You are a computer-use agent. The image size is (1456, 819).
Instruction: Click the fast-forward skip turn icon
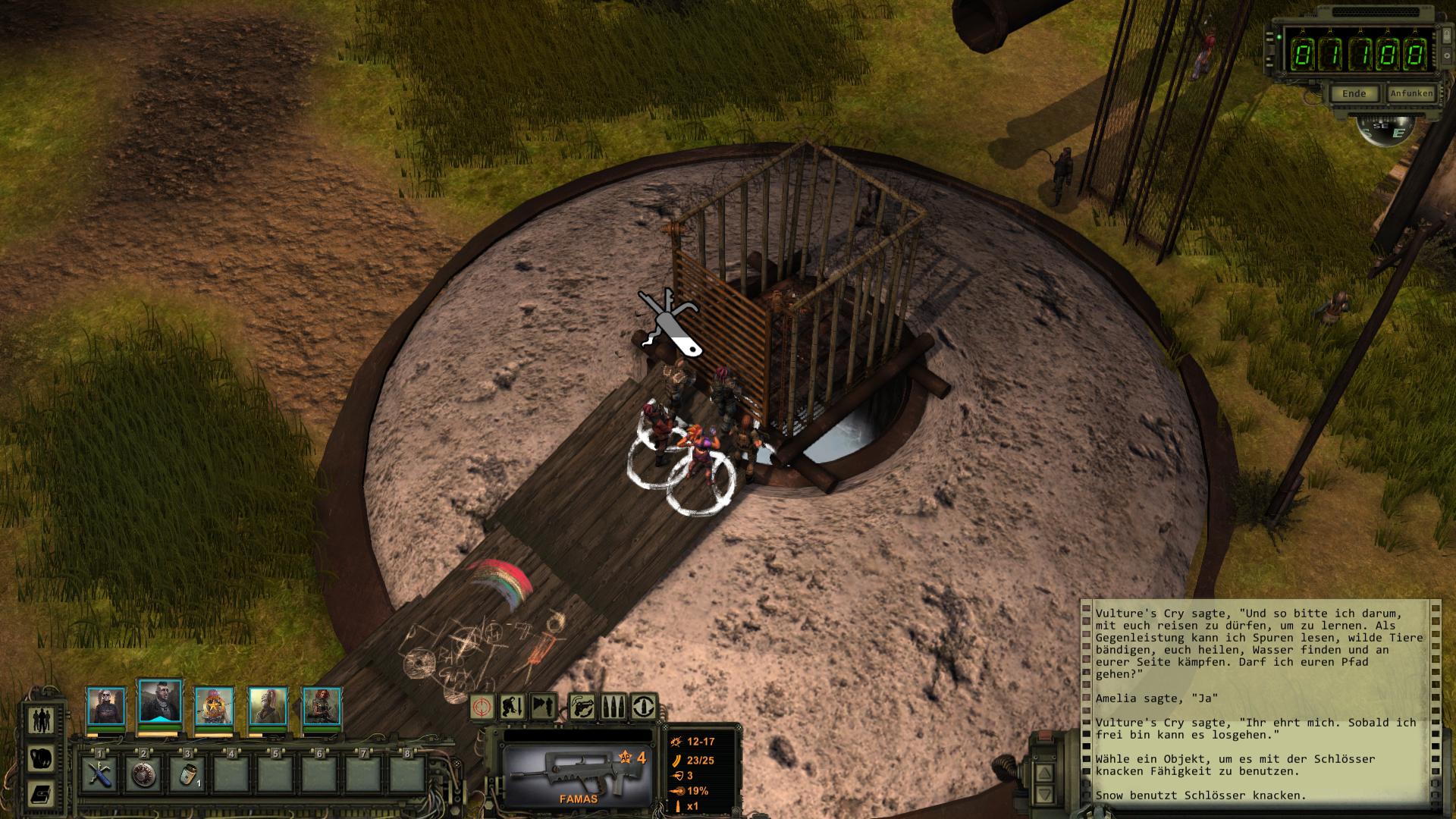click(x=543, y=708)
